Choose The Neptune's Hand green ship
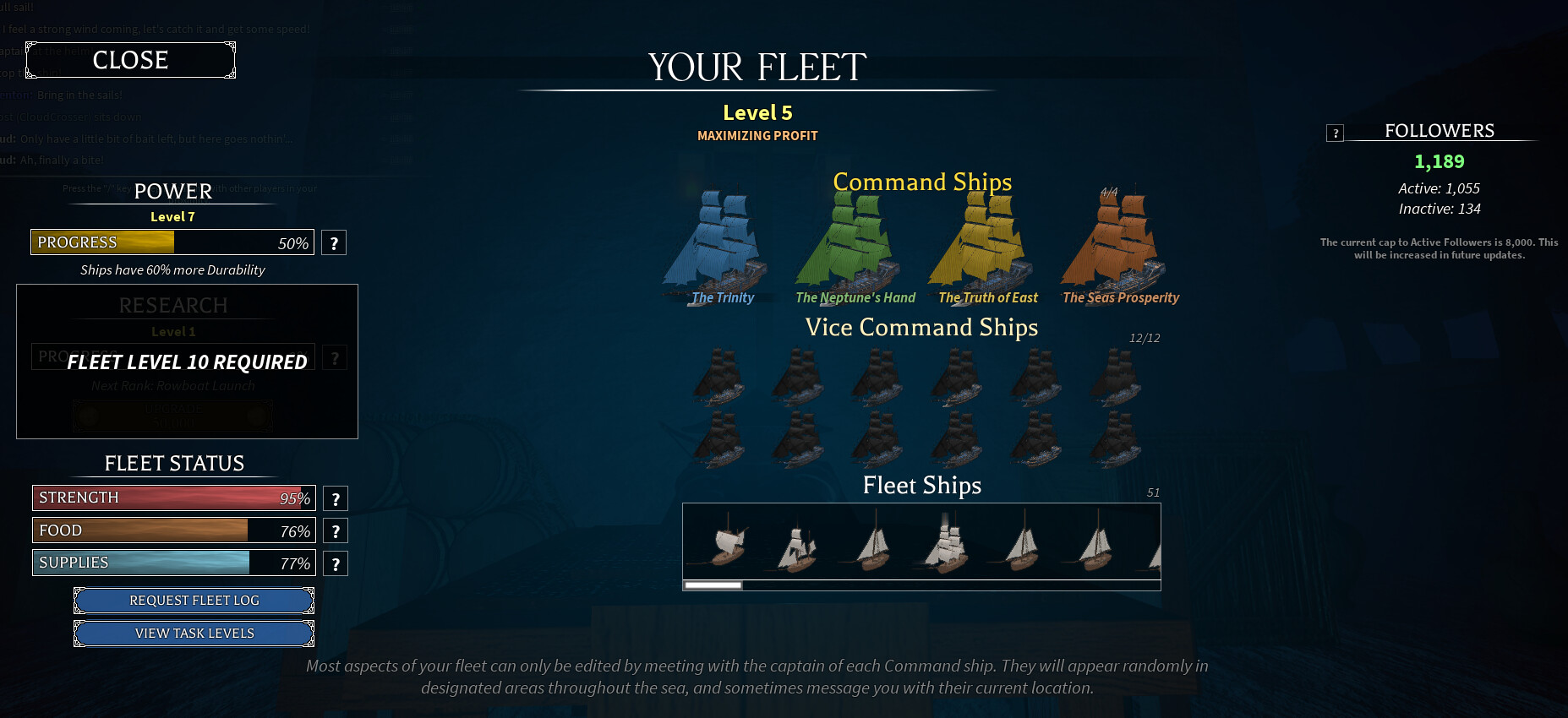 (x=850, y=245)
